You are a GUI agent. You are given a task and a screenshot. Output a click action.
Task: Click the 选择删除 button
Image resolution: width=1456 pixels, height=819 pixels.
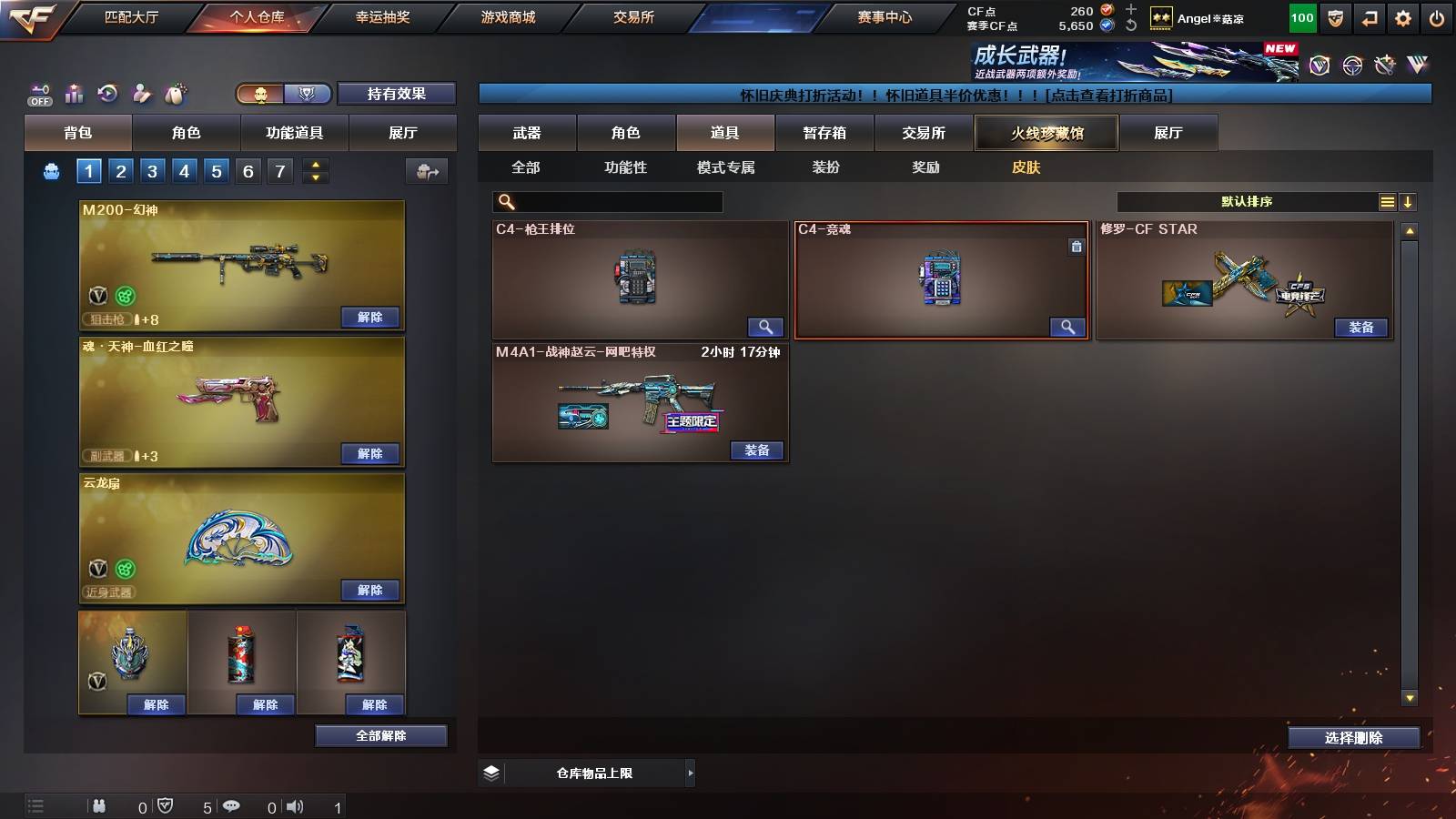point(1353,737)
